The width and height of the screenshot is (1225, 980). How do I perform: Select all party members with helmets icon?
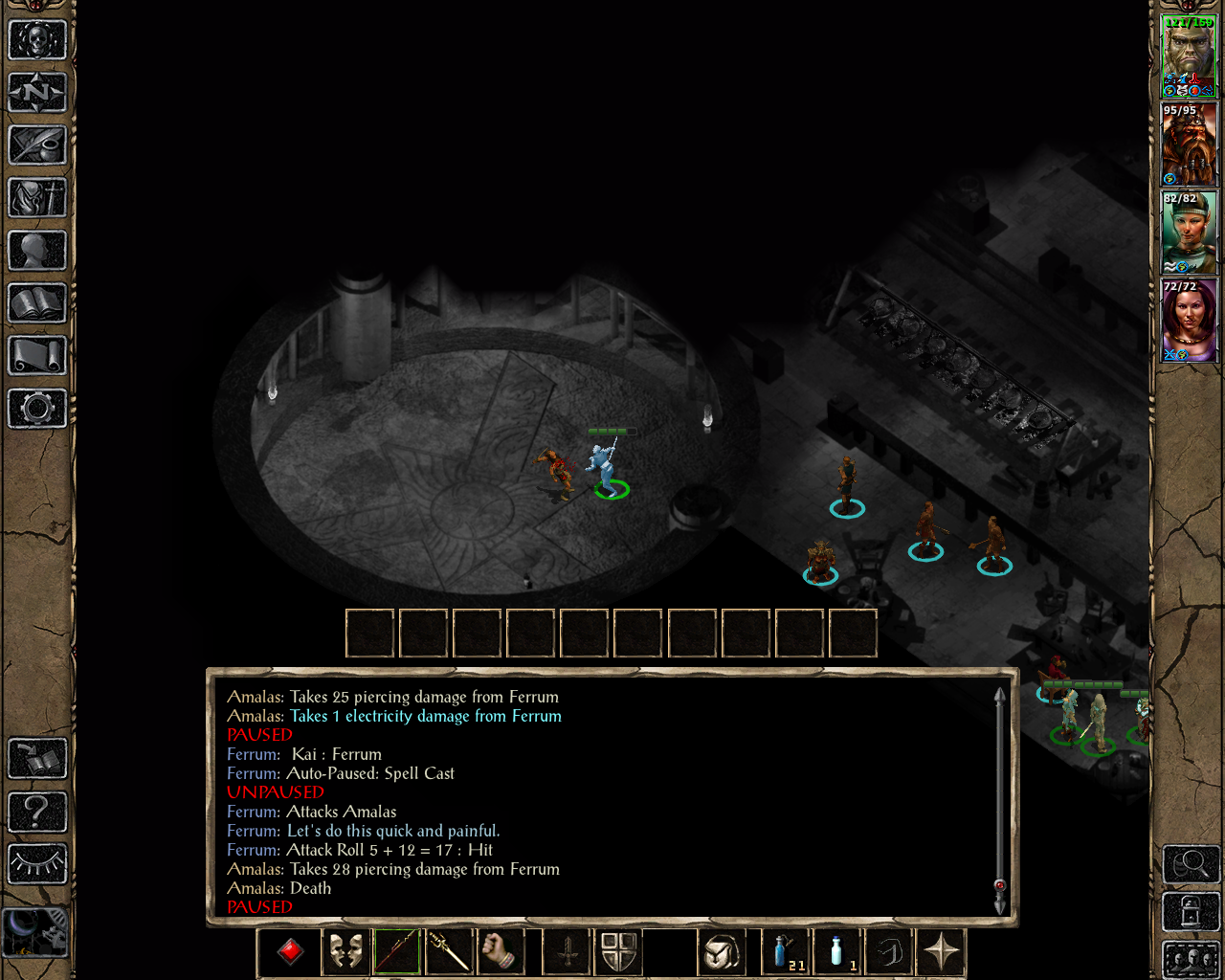tap(1191, 960)
